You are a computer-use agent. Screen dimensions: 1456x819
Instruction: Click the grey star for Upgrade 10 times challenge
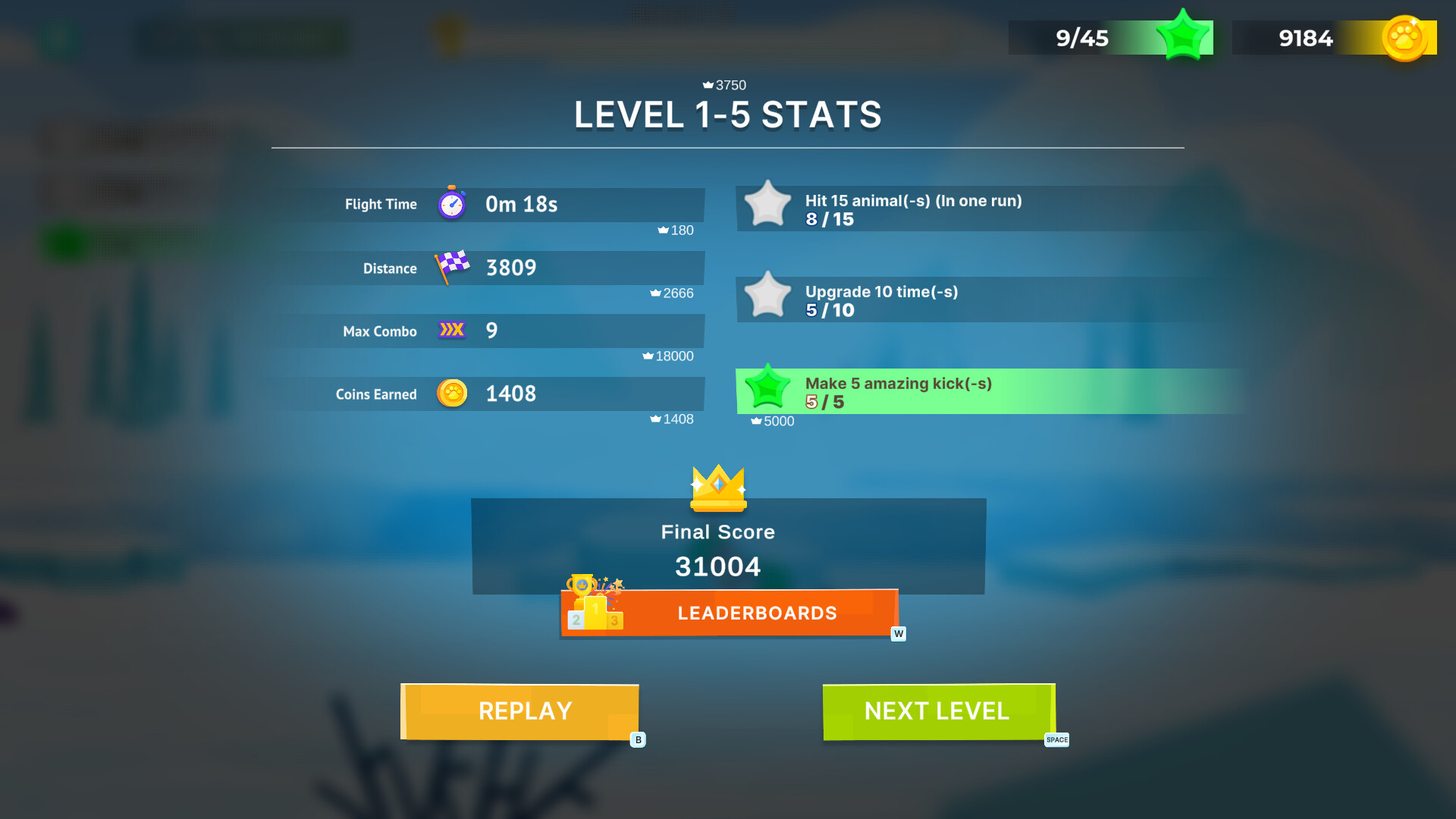(x=768, y=297)
